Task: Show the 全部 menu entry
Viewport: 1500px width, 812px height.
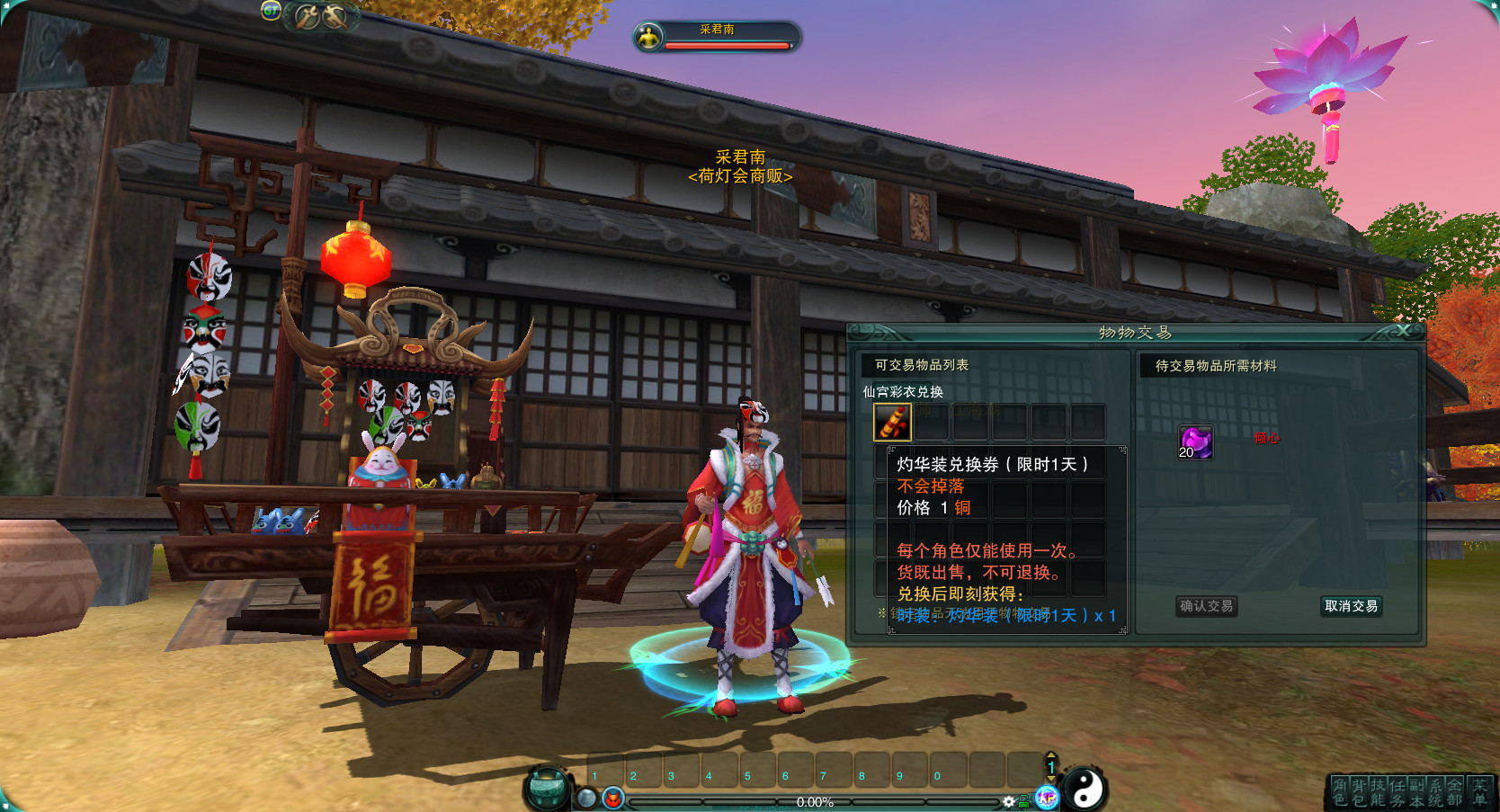Action: (x=1454, y=792)
